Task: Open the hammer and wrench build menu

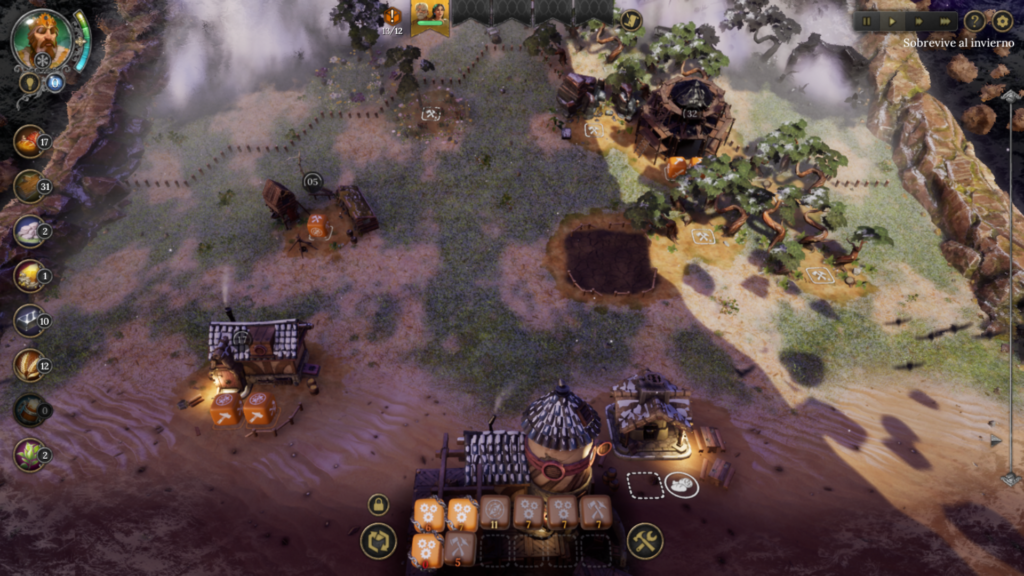Action: (645, 541)
